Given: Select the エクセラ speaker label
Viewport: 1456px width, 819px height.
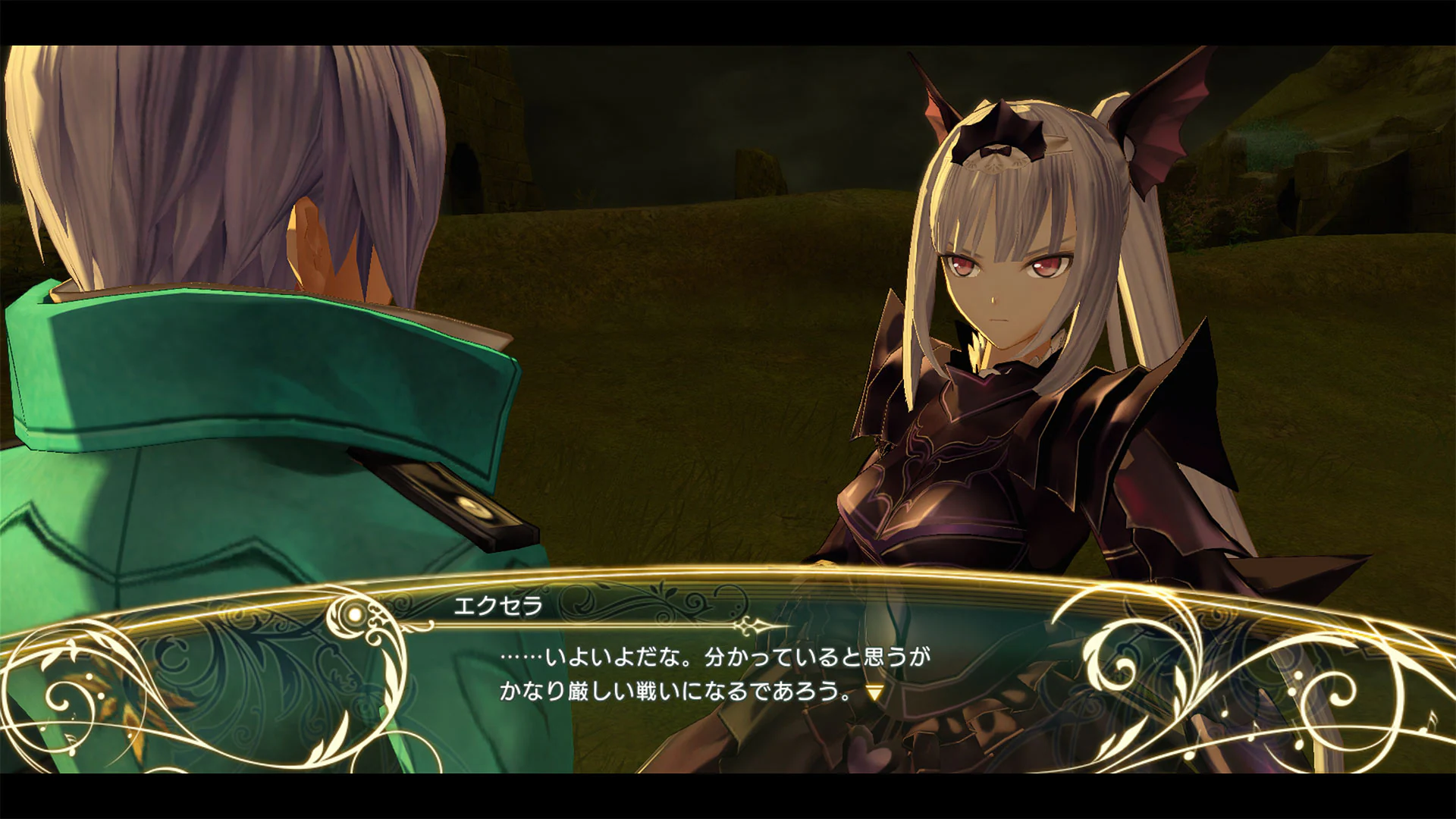Looking at the screenshot, I should tap(499, 607).
